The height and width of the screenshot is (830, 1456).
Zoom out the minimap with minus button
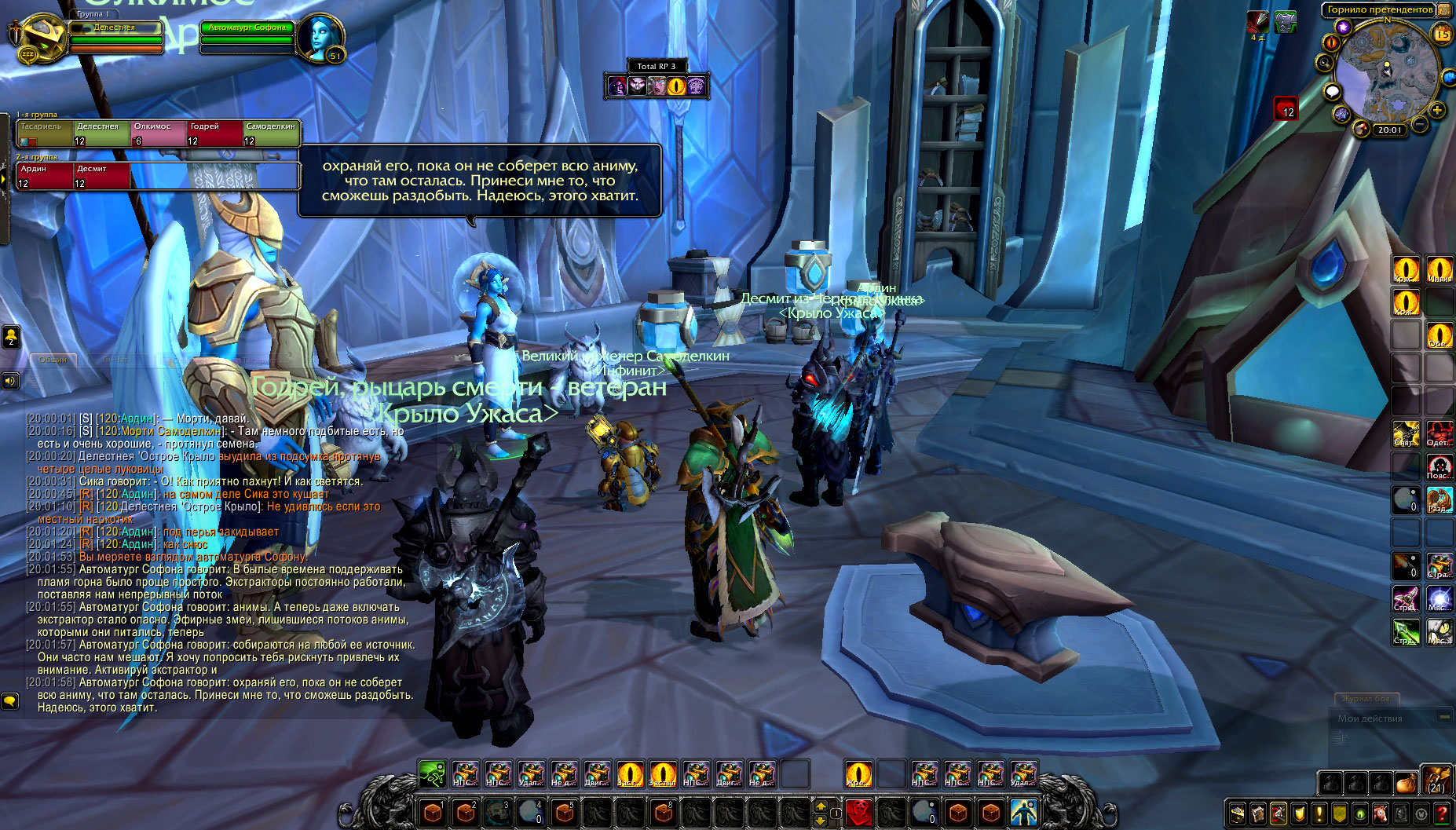click(1420, 124)
